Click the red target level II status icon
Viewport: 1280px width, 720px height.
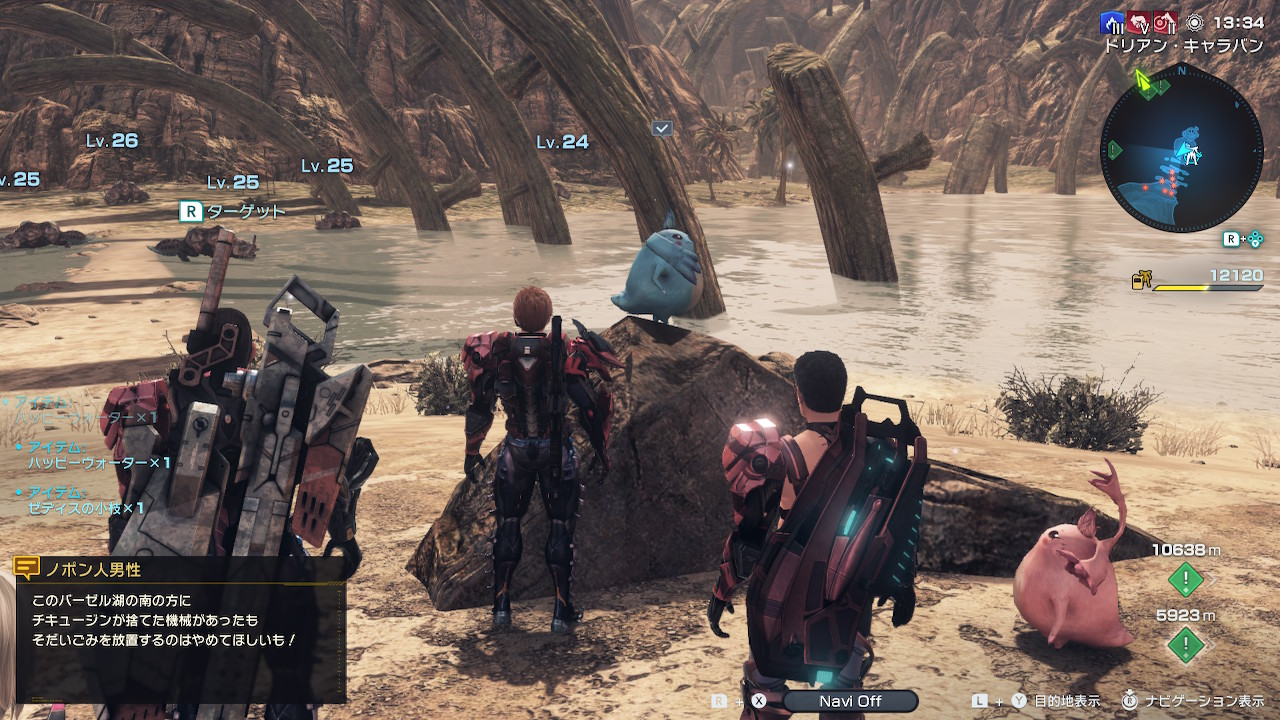pyautogui.click(x=1165, y=22)
